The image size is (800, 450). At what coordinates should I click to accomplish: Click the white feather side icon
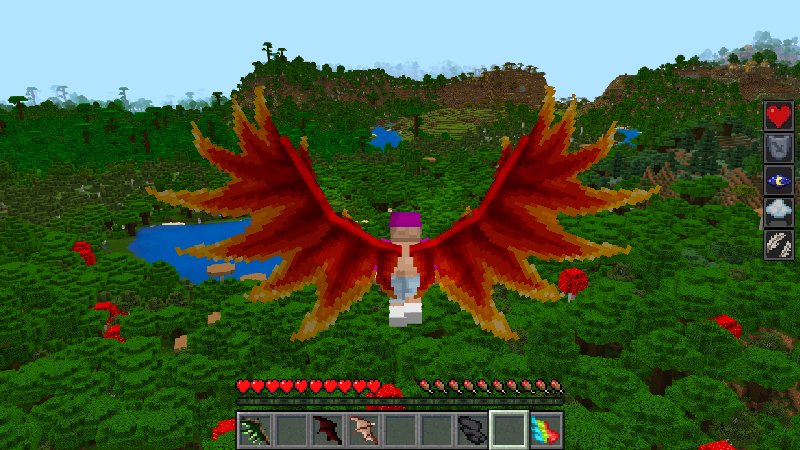(x=778, y=244)
